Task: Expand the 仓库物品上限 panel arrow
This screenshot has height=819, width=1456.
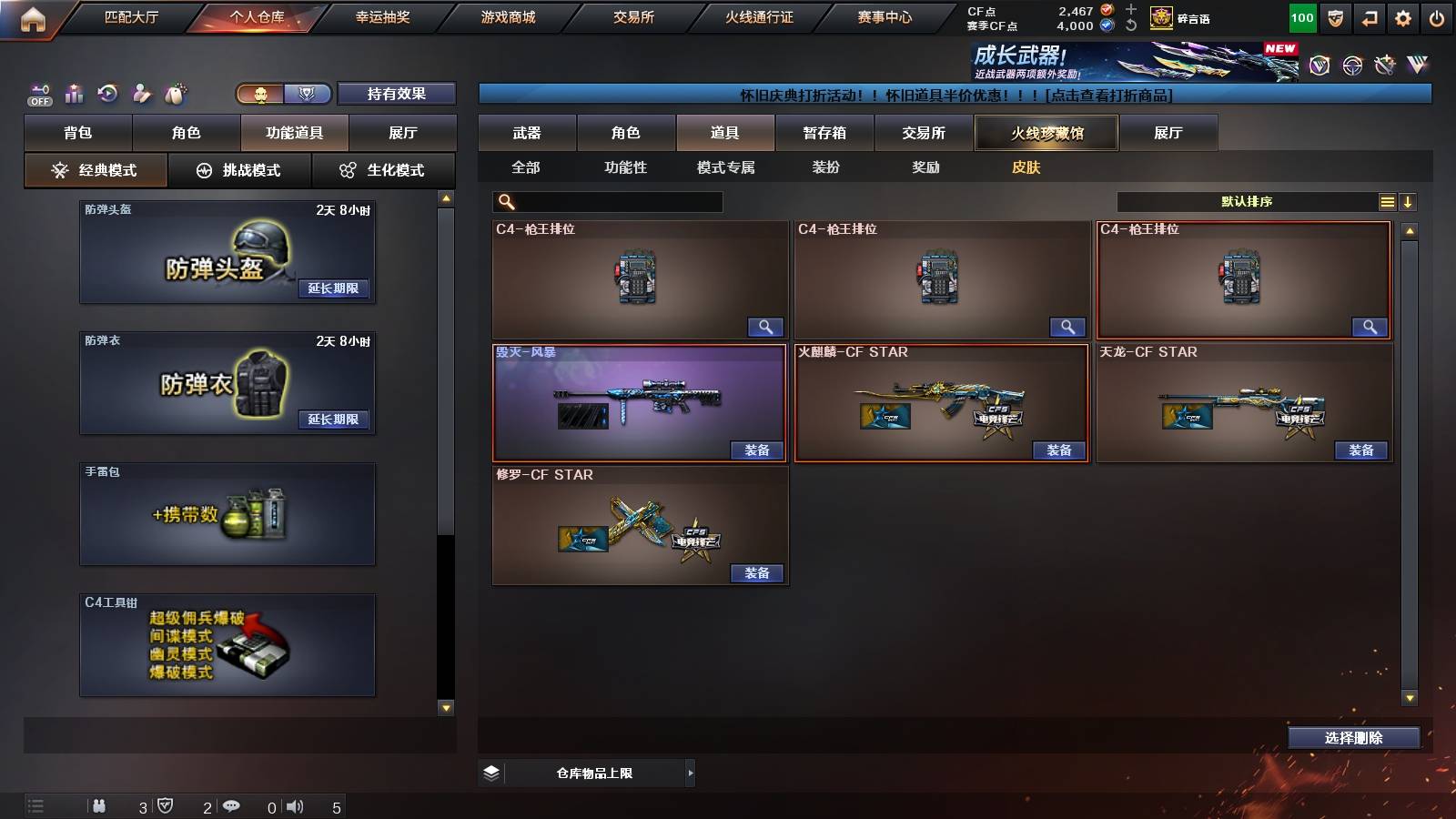Action: tap(689, 772)
